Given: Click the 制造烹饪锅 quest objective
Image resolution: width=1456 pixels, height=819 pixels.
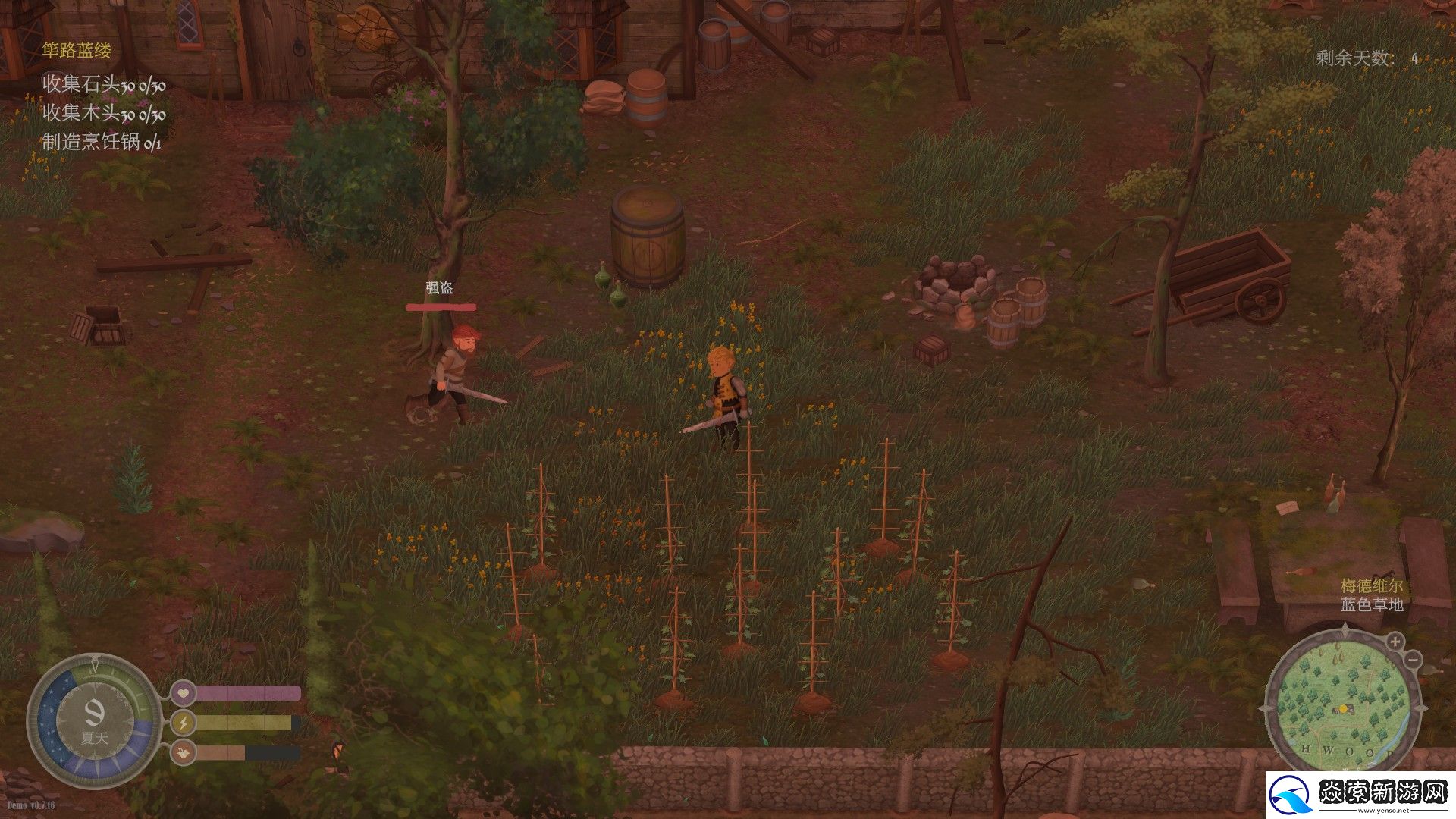Looking at the screenshot, I should [102, 142].
